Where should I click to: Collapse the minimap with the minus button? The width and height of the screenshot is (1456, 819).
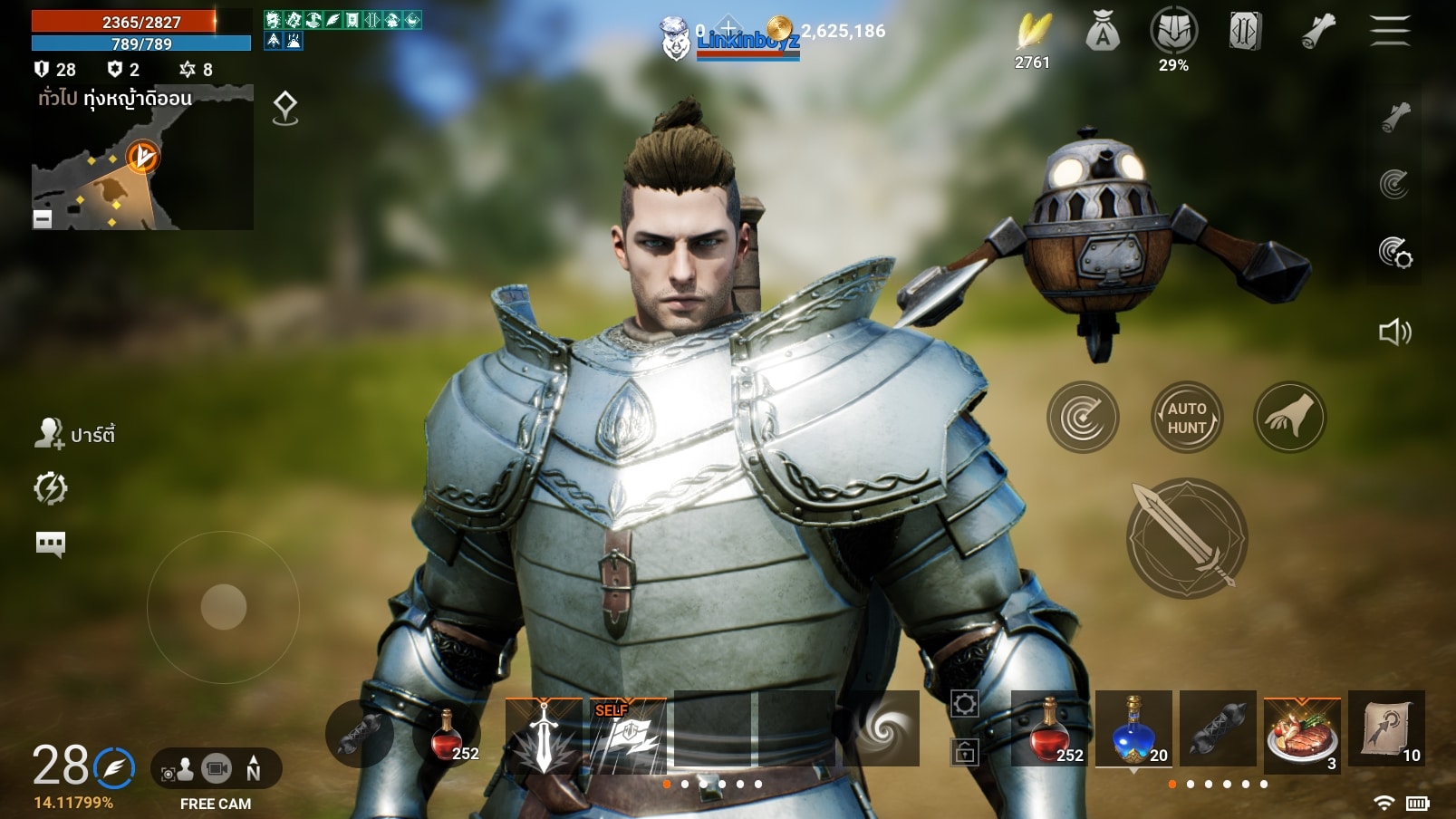(x=43, y=218)
